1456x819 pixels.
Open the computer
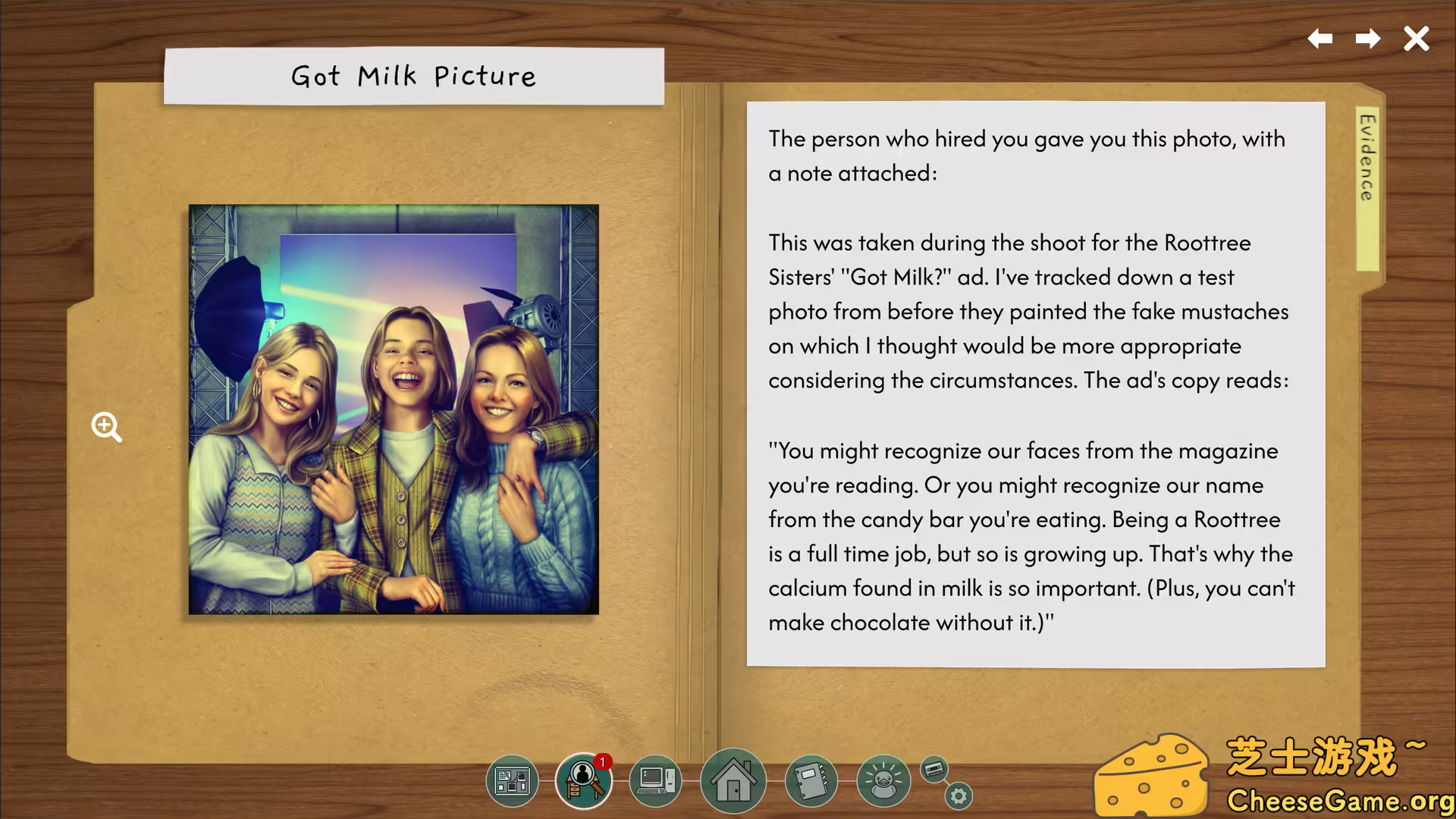656,781
